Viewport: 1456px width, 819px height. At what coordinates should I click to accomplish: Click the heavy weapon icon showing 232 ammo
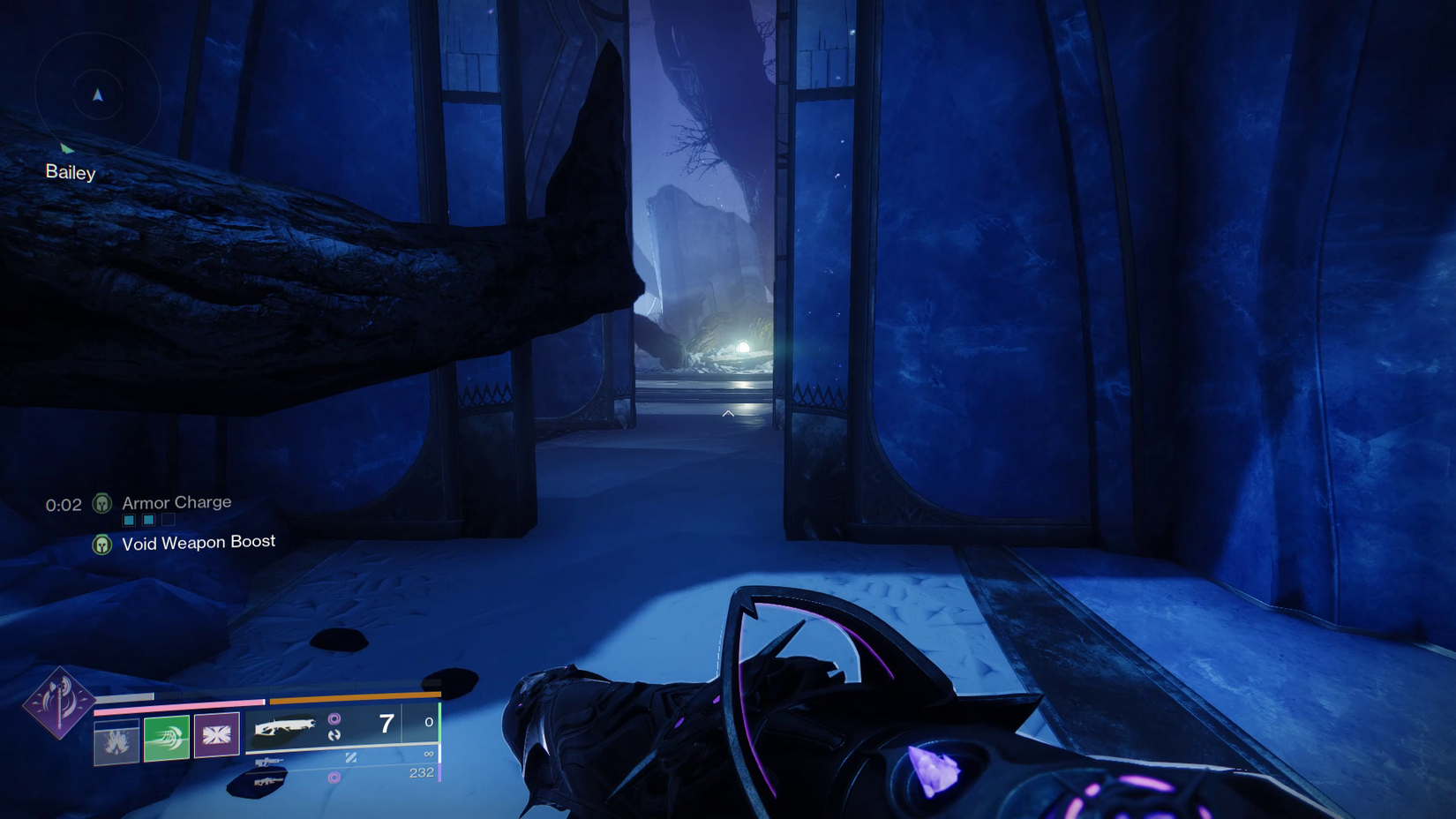pos(267,781)
